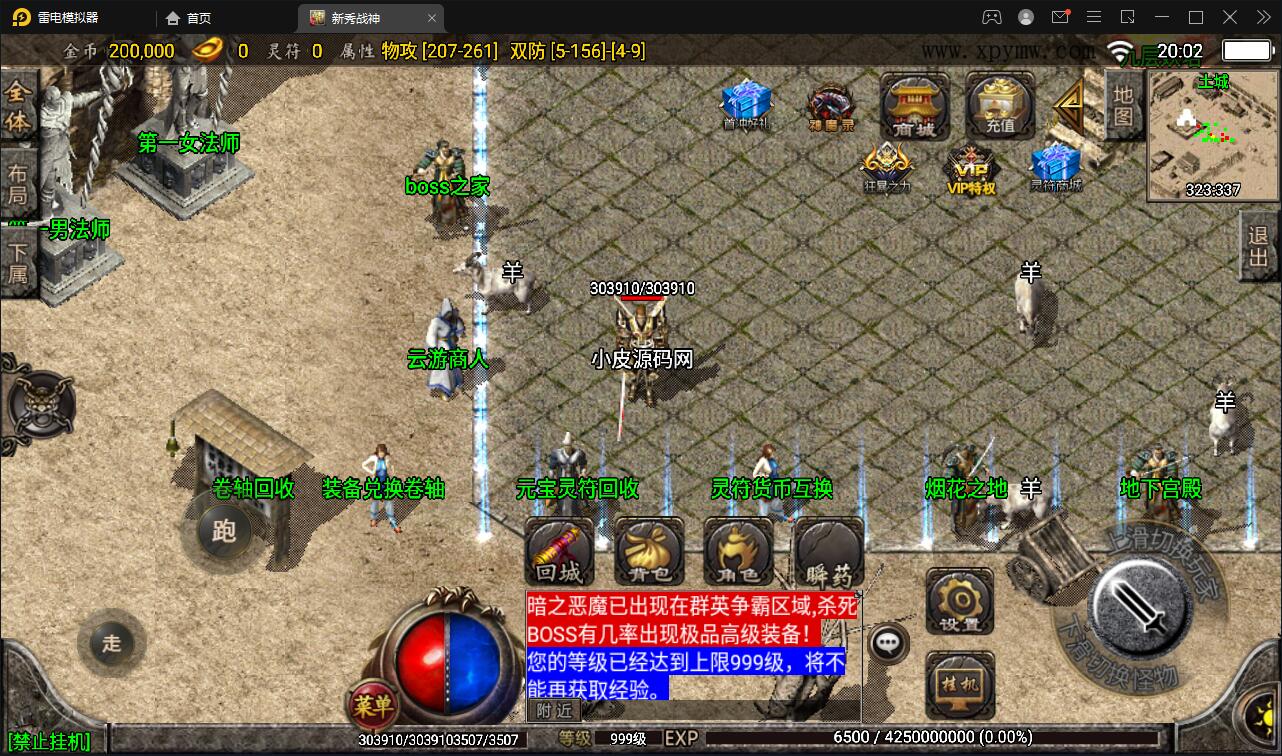The width and height of the screenshot is (1282, 756).
Task: Open 设置 settings
Action: (959, 602)
